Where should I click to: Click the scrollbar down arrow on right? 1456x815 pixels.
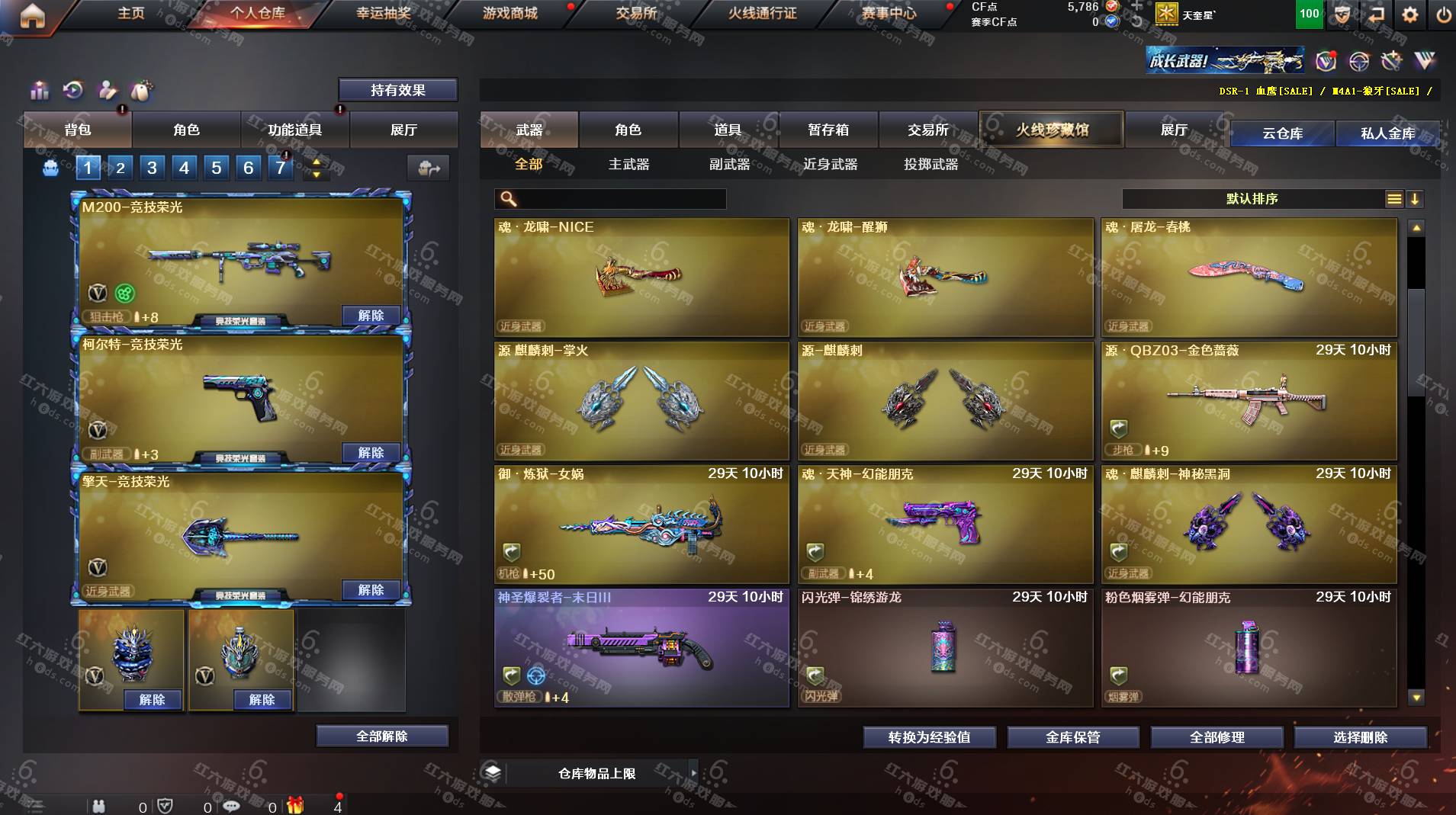[x=1417, y=696]
